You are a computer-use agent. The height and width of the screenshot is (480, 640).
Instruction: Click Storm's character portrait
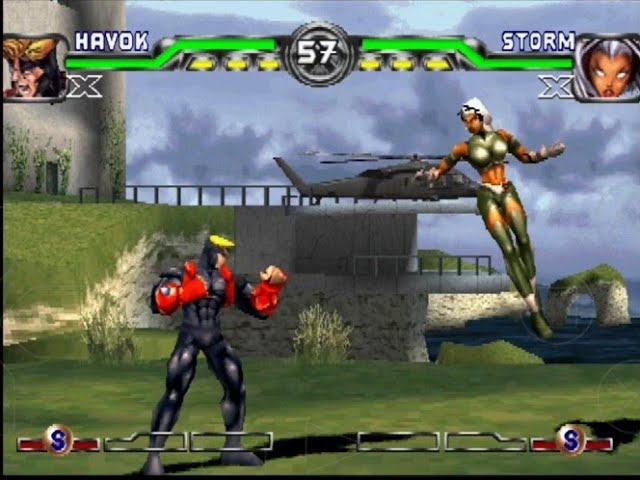pos(606,67)
